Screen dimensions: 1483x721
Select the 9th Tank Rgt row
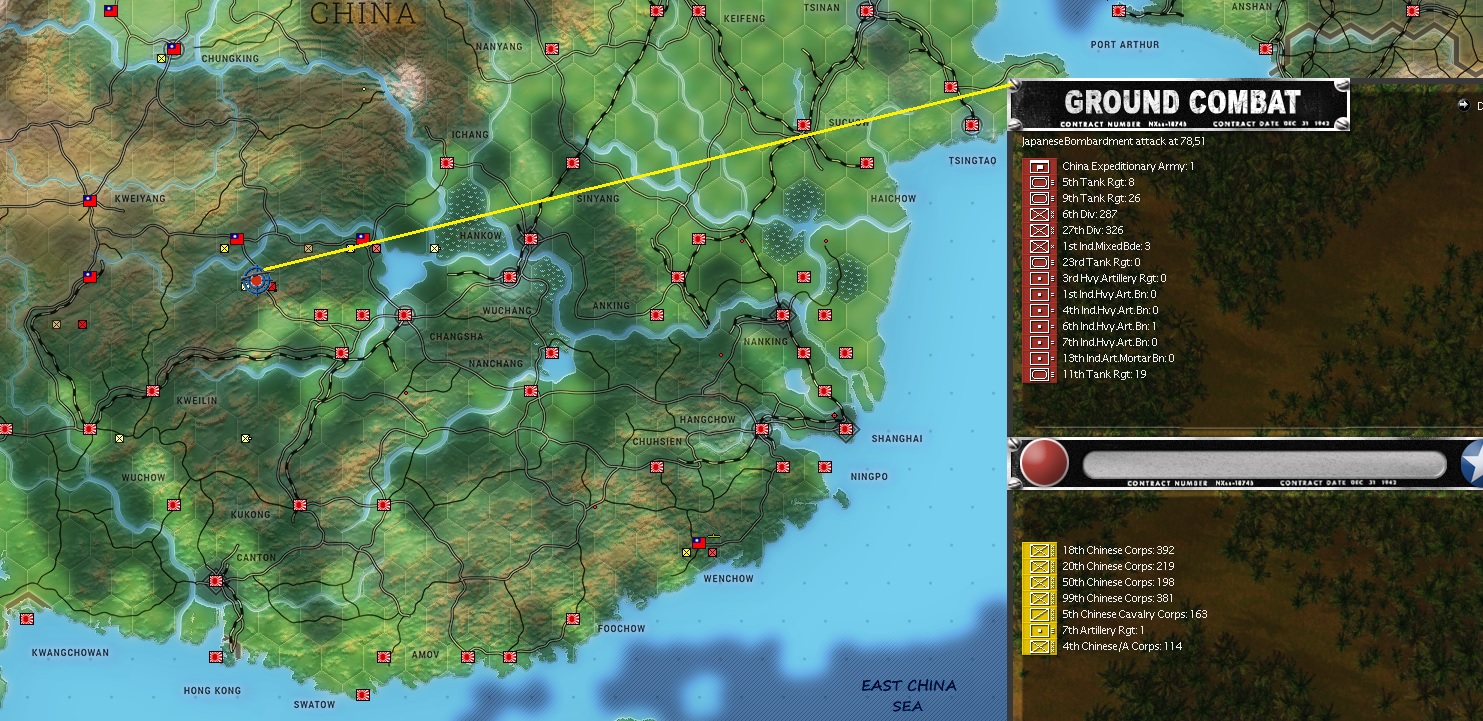[x=1100, y=198]
